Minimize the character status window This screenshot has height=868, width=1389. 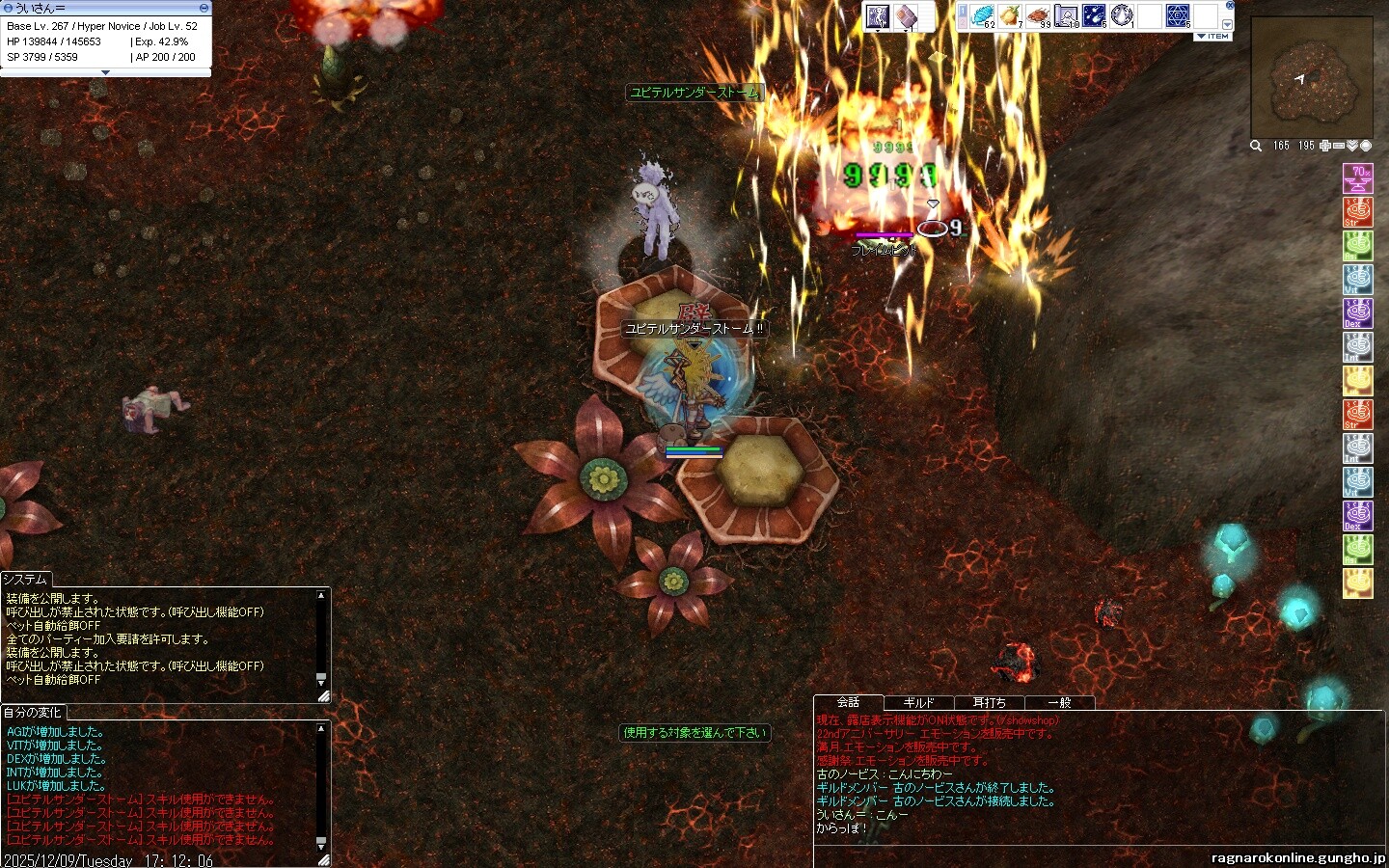(204, 8)
